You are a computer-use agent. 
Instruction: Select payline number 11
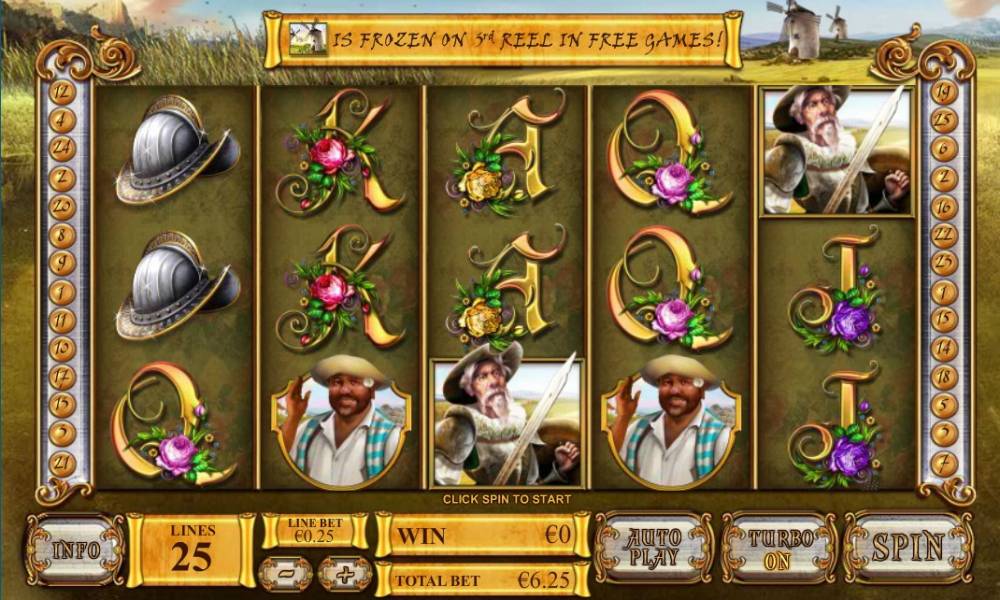point(62,321)
